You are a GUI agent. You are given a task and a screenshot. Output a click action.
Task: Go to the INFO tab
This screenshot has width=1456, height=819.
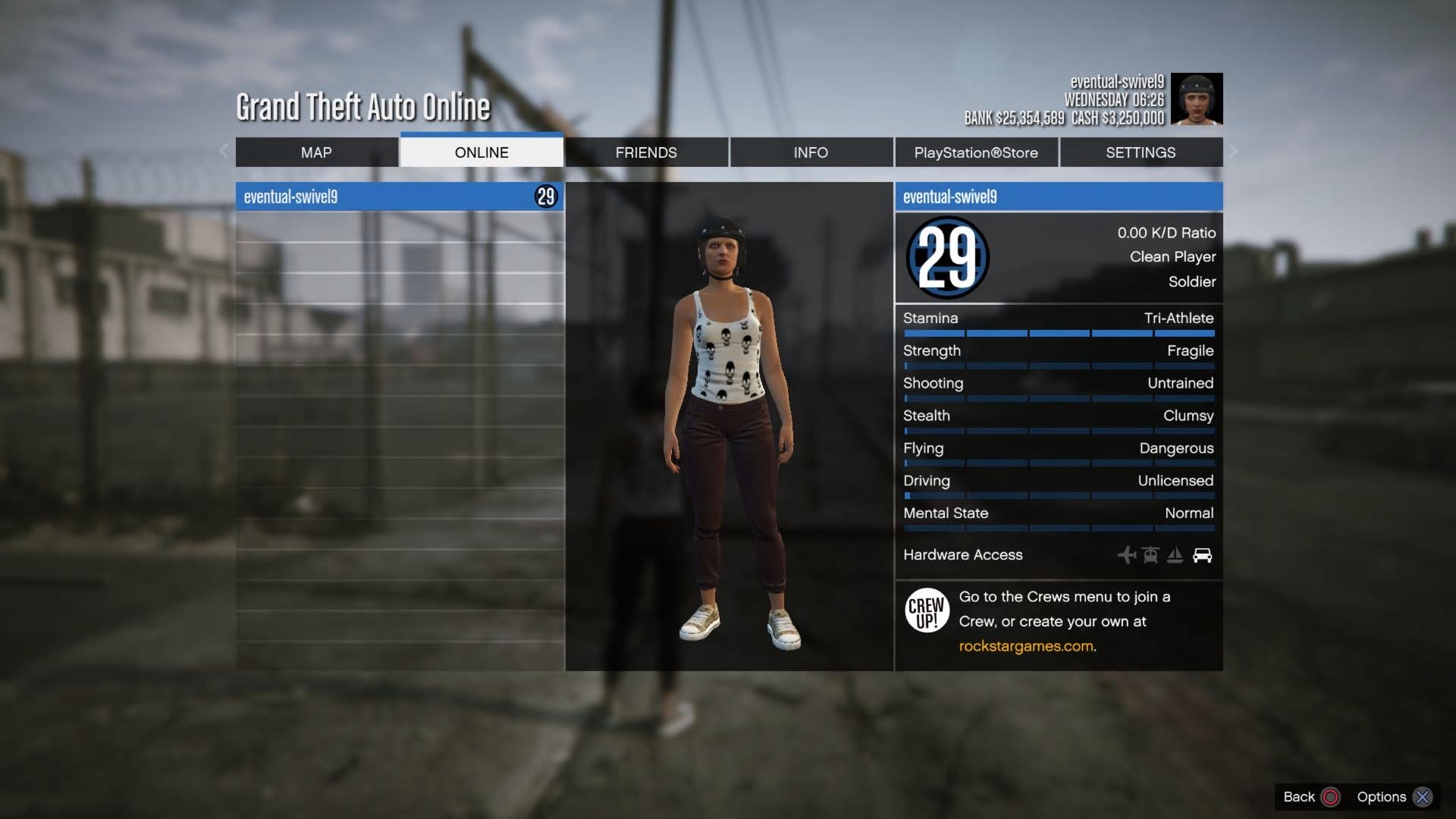point(811,152)
